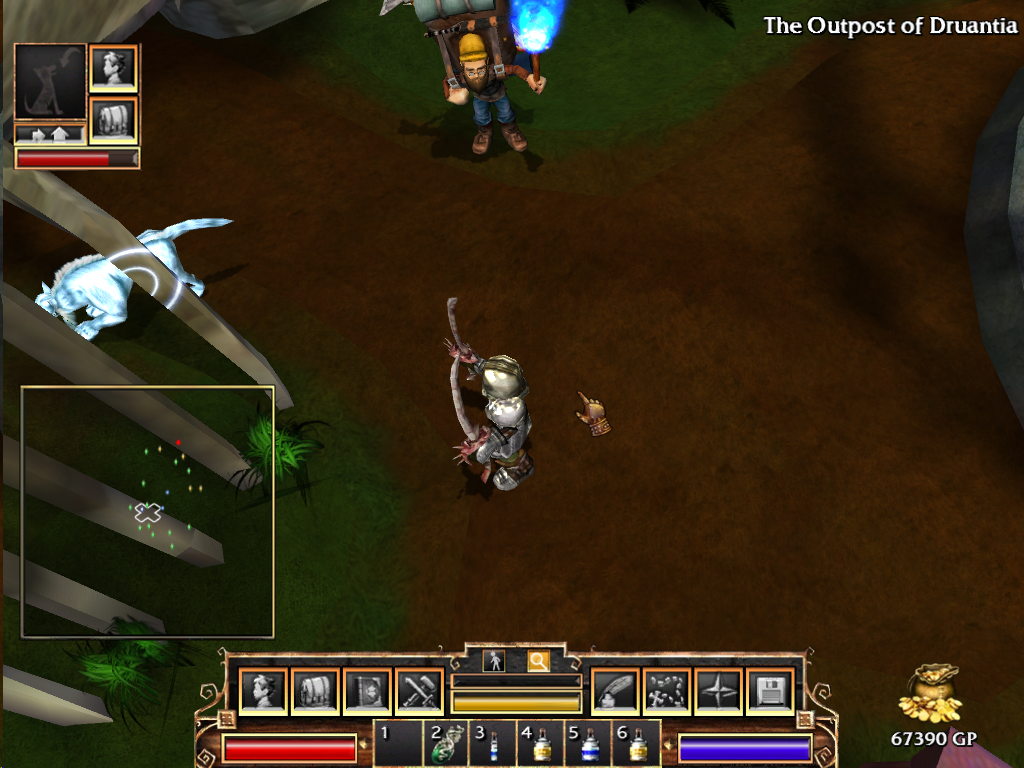
Task: Click the pet's arrow-and-house button
Action: click(50, 134)
